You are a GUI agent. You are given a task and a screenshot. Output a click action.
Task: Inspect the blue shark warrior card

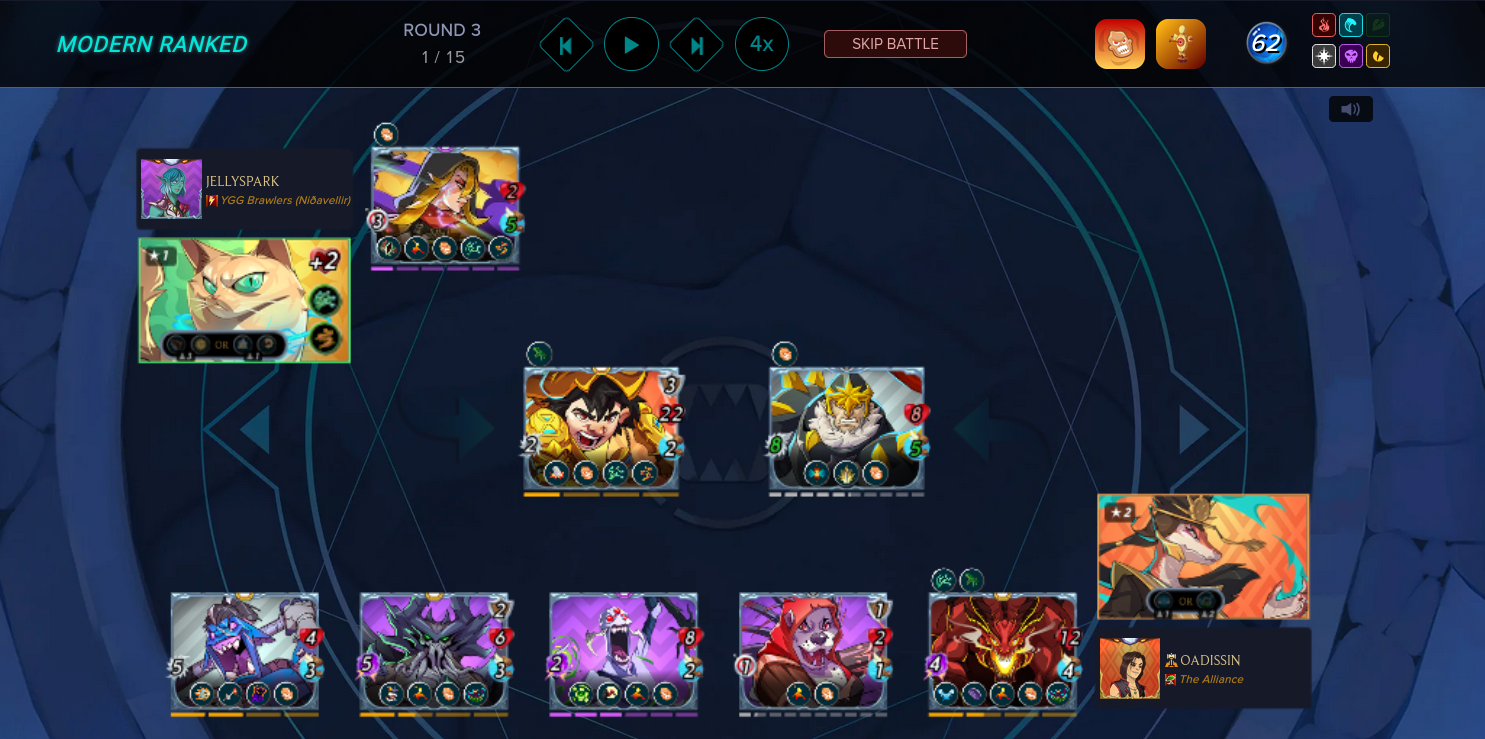click(245, 651)
